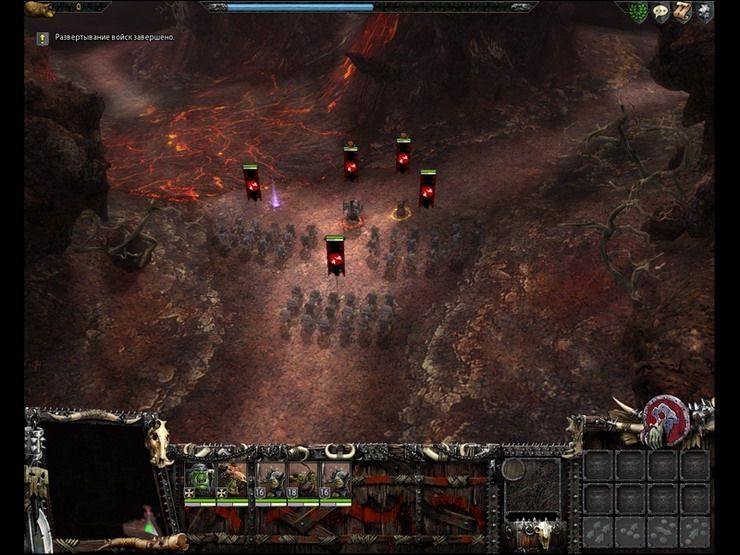The height and width of the screenshot is (555, 740).
Task: Click the round button above the bull skull
Action: point(514,470)
